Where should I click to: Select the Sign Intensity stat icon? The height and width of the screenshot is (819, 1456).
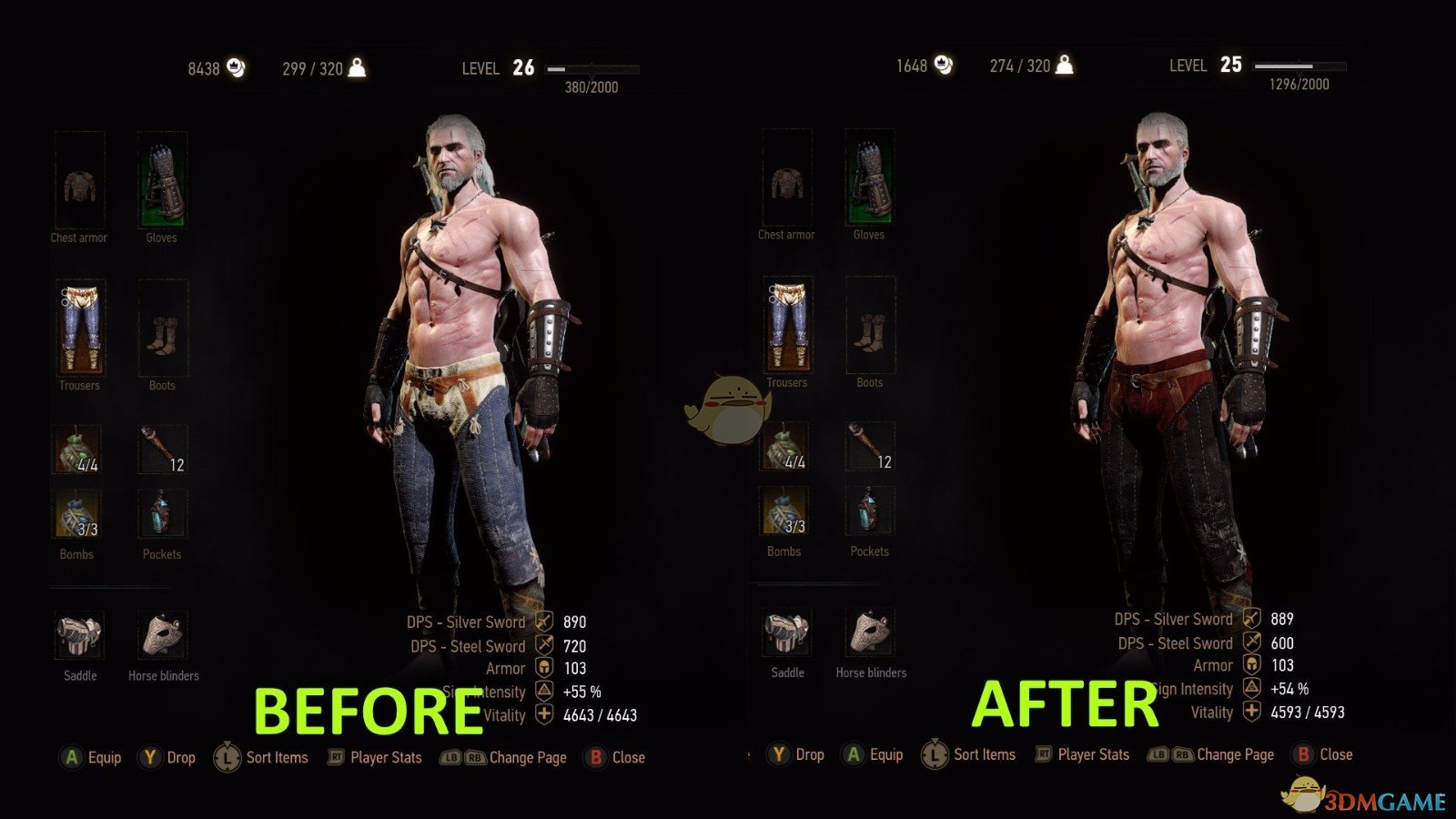click(x=544, y=690)
